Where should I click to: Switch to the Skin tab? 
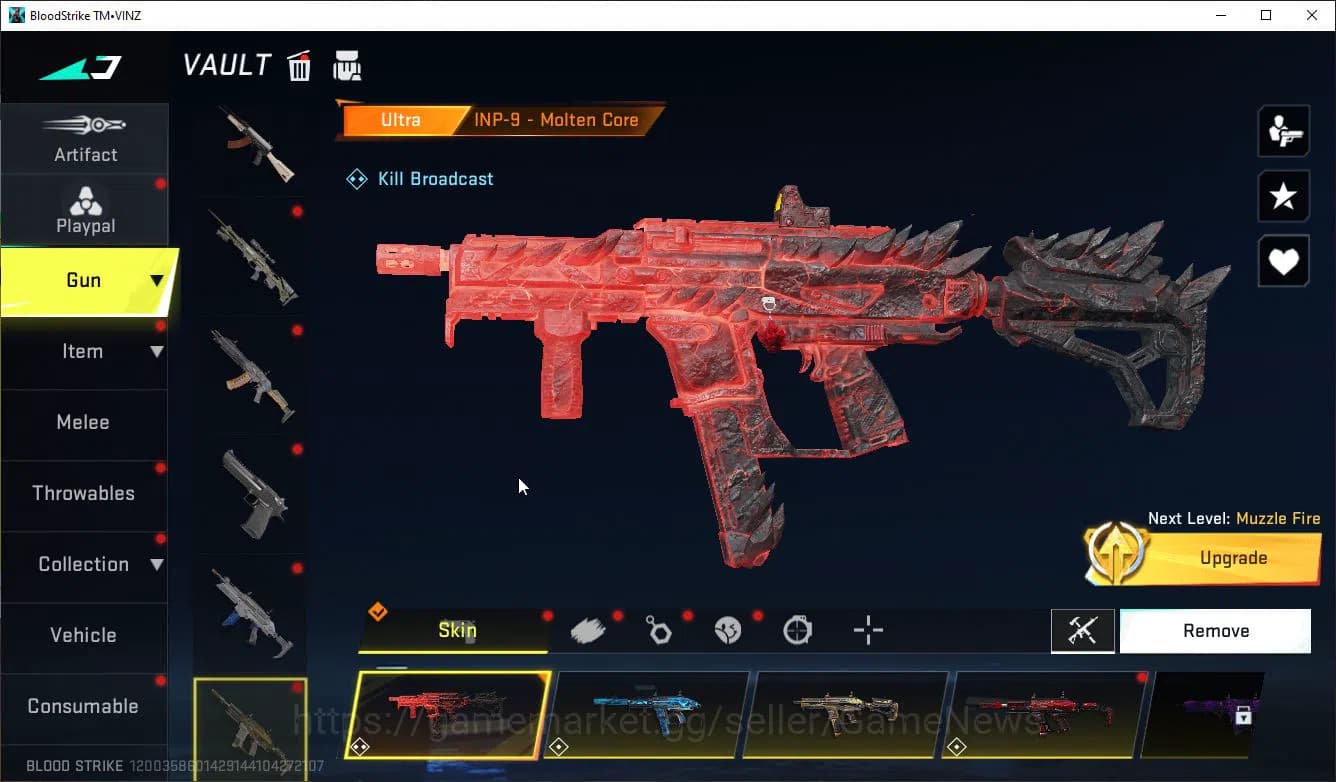[x=456, y=630]
